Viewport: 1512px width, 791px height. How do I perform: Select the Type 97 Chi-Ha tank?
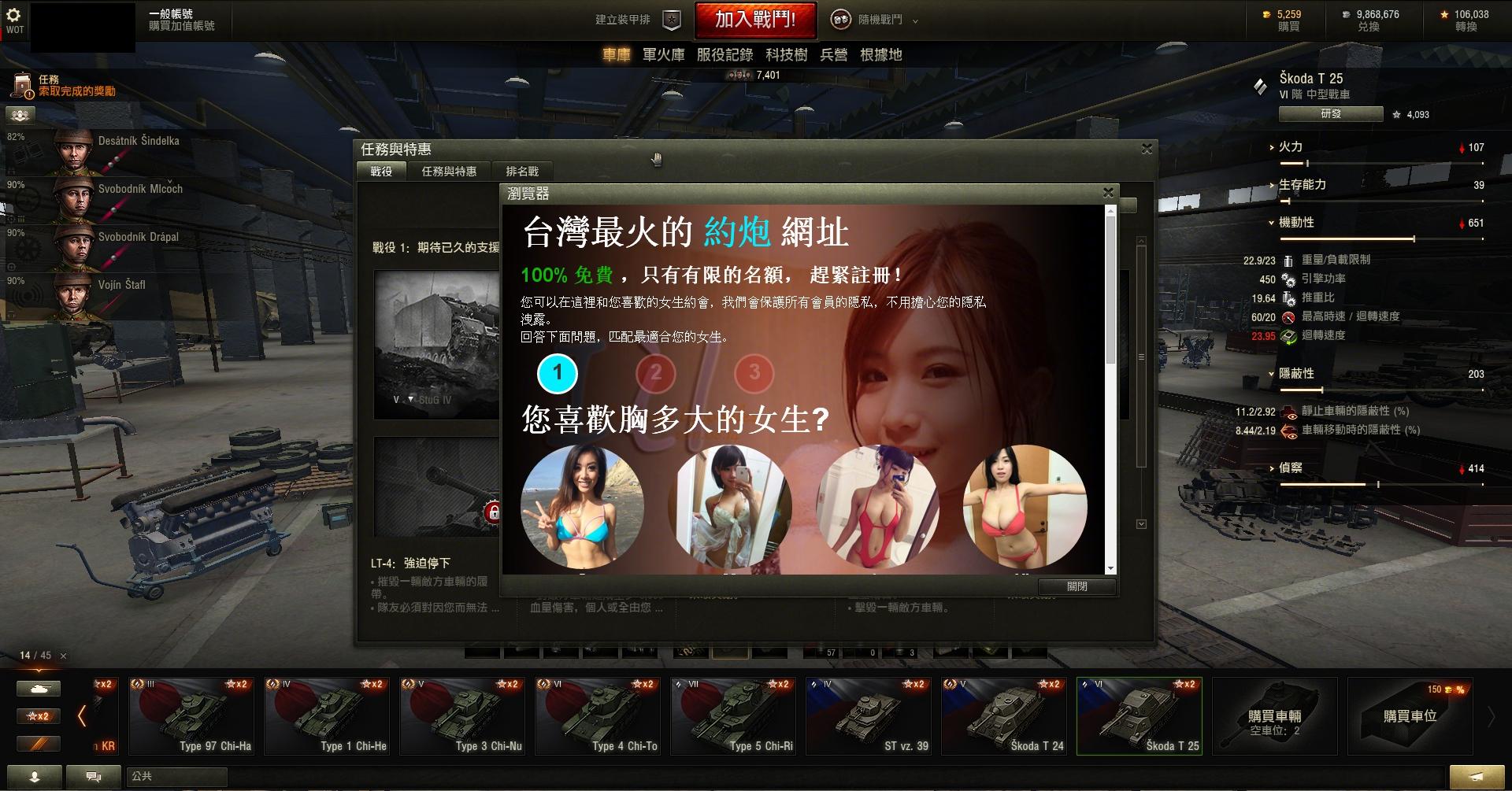pos(191,715)
